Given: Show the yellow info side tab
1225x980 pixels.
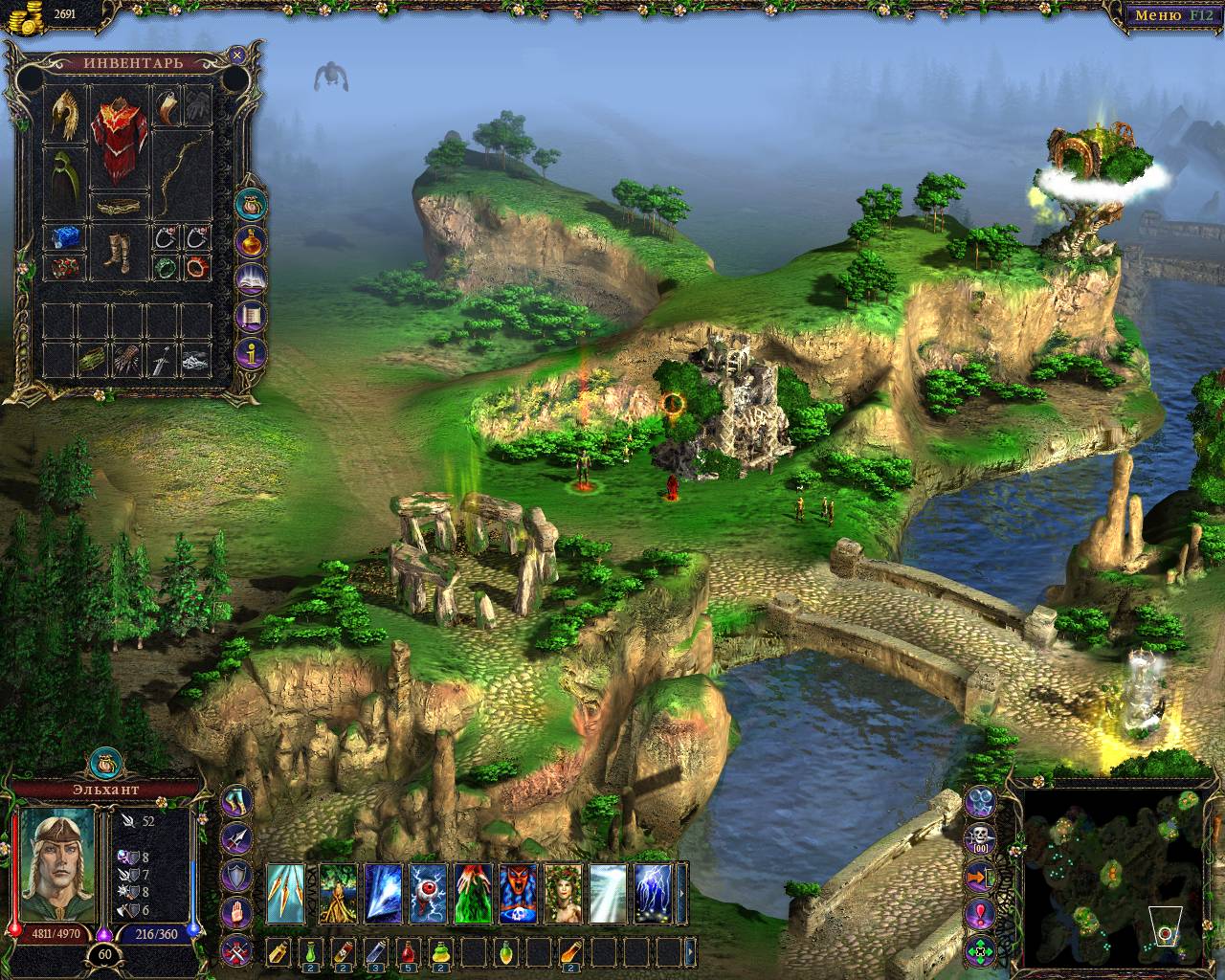Looking at the screenshot, I should pos(253,352).
